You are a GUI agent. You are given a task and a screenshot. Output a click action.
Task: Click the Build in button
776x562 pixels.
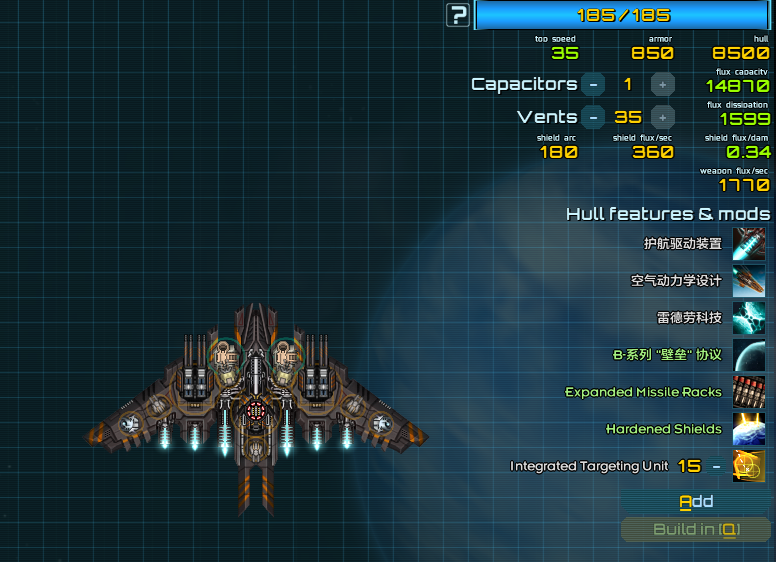pos(696,530)
